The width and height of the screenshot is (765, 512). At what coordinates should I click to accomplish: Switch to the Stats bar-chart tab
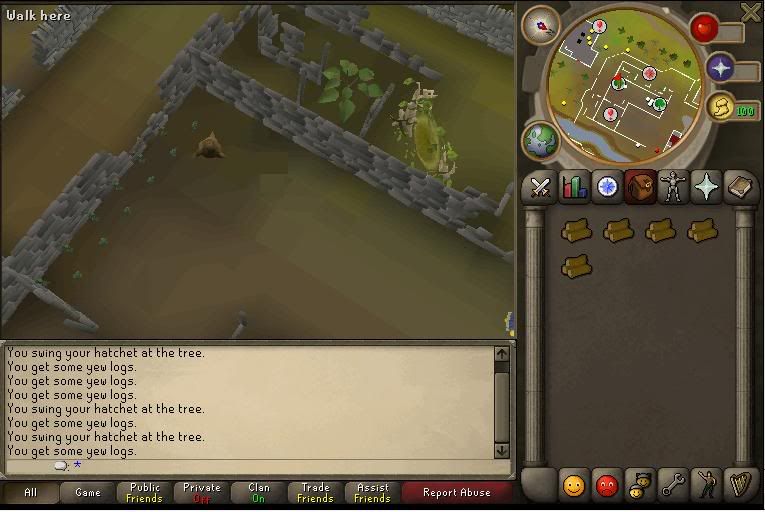[x=574, y=187]
